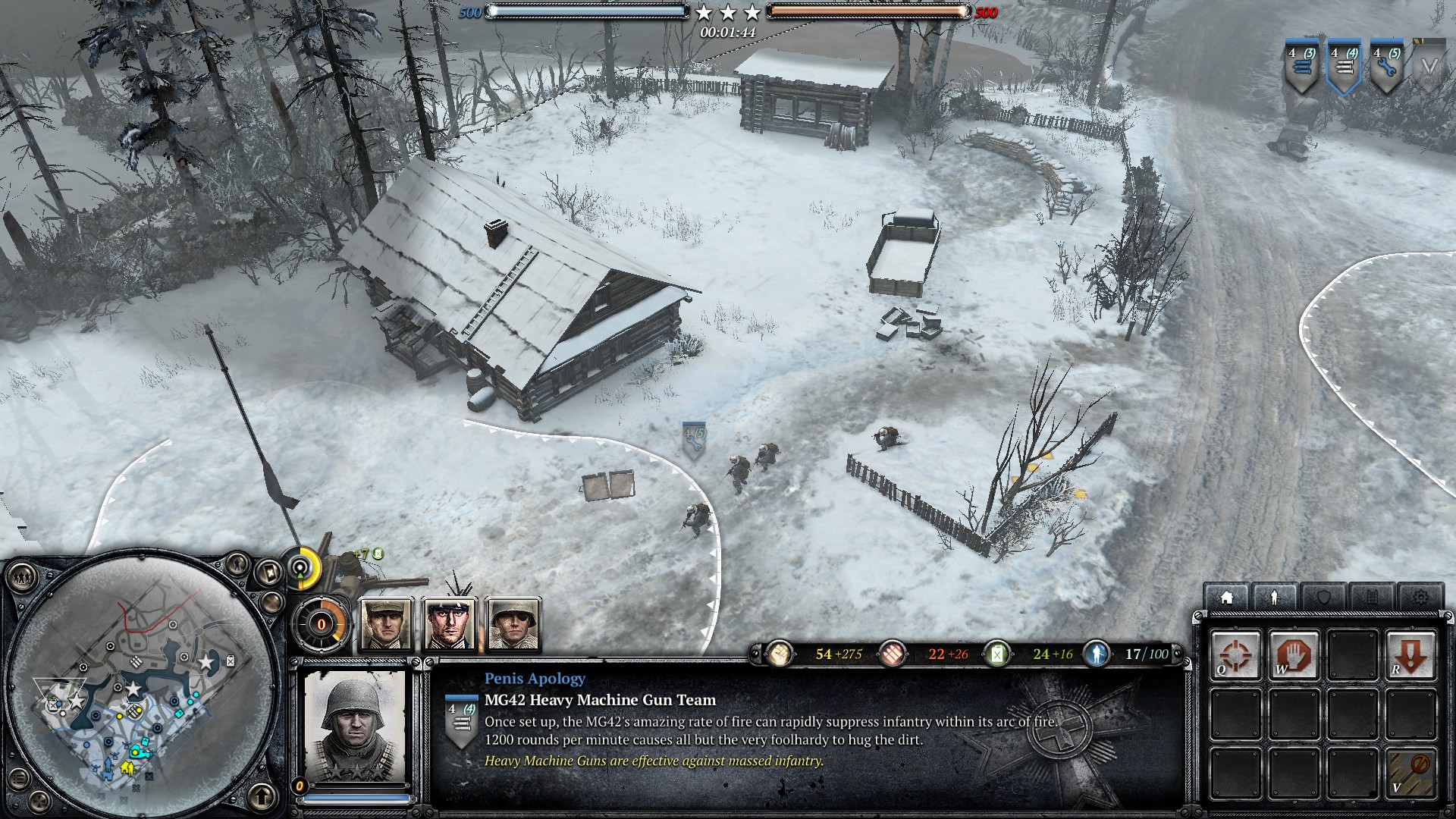Choose the commander with the peaked officer cap
This screenshot has width=1456, height=819.
click(450, 624)
